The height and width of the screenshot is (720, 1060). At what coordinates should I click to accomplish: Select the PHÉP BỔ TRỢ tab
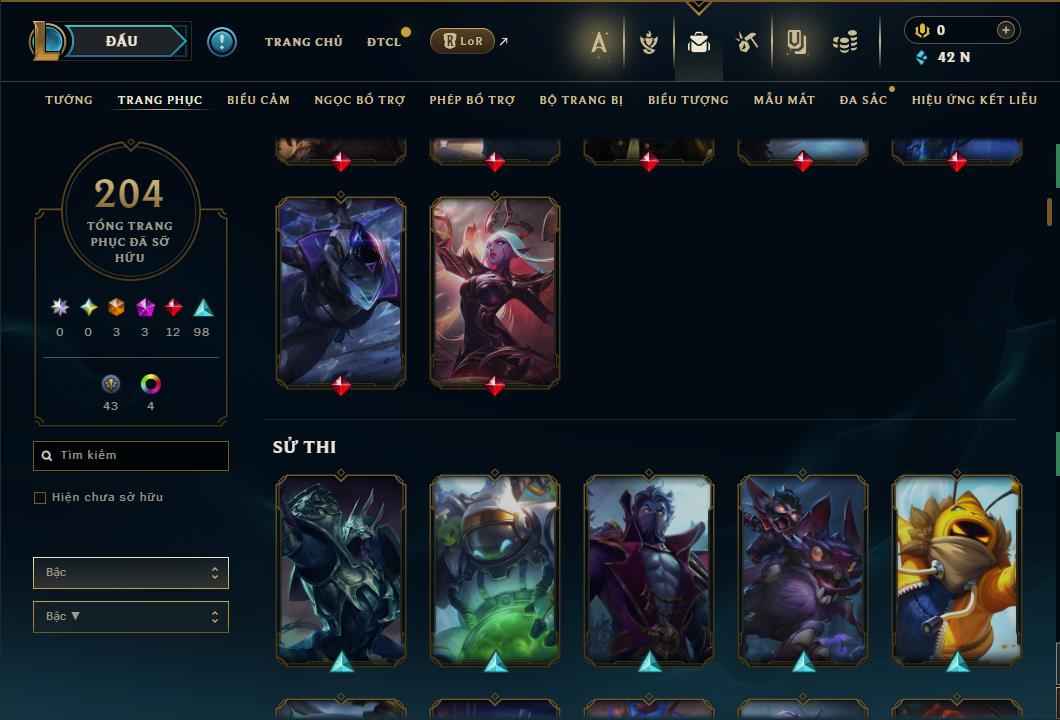[x=472, y=100]
